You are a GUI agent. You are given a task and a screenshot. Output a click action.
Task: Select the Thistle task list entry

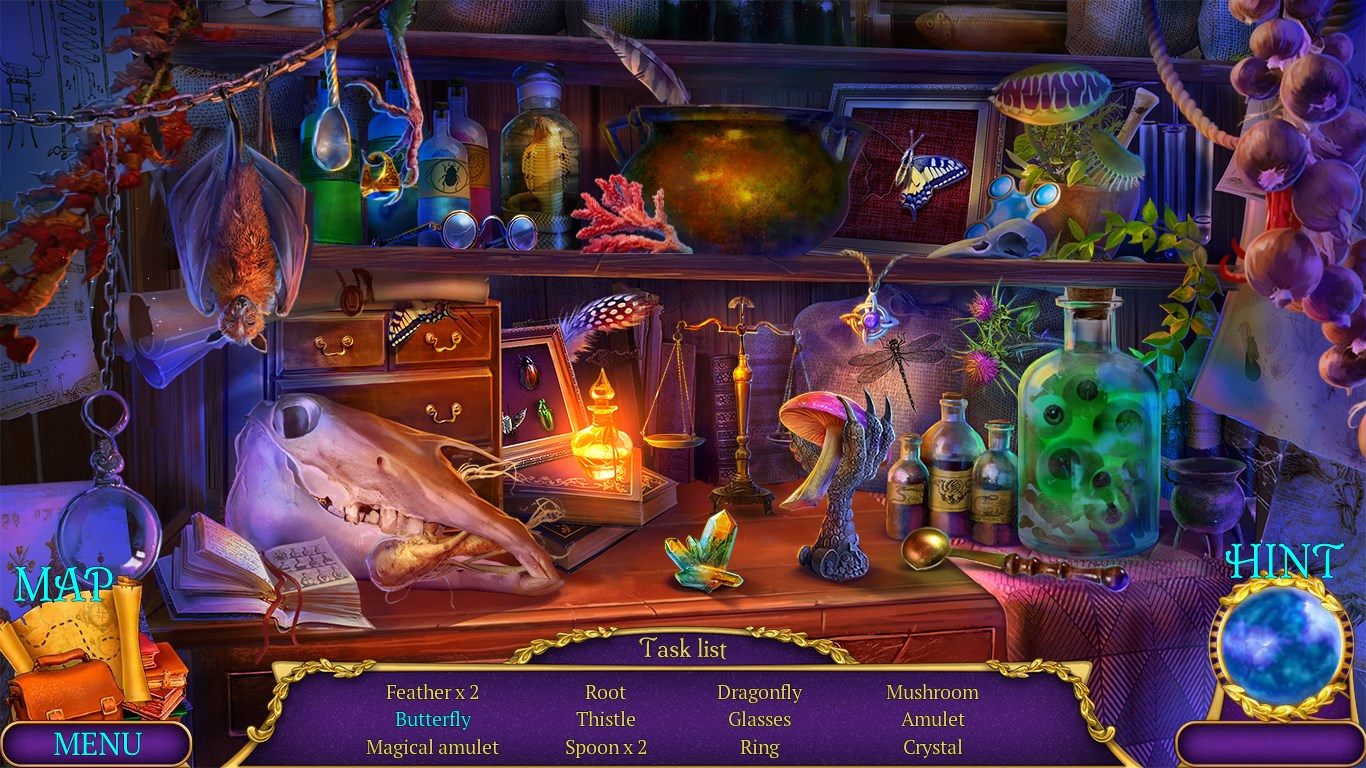pos(605,719)
